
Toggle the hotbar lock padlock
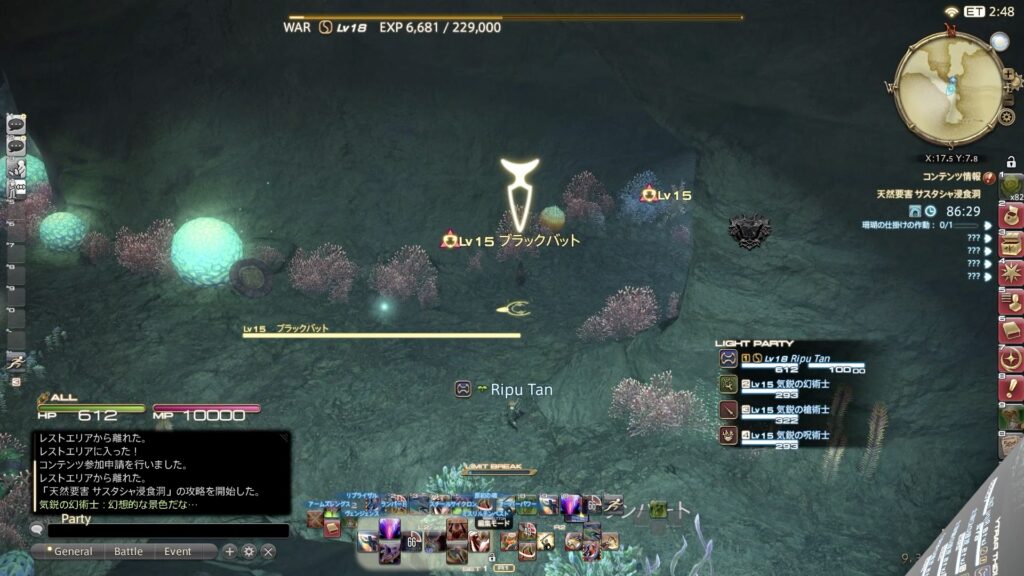pos(1011,162)
